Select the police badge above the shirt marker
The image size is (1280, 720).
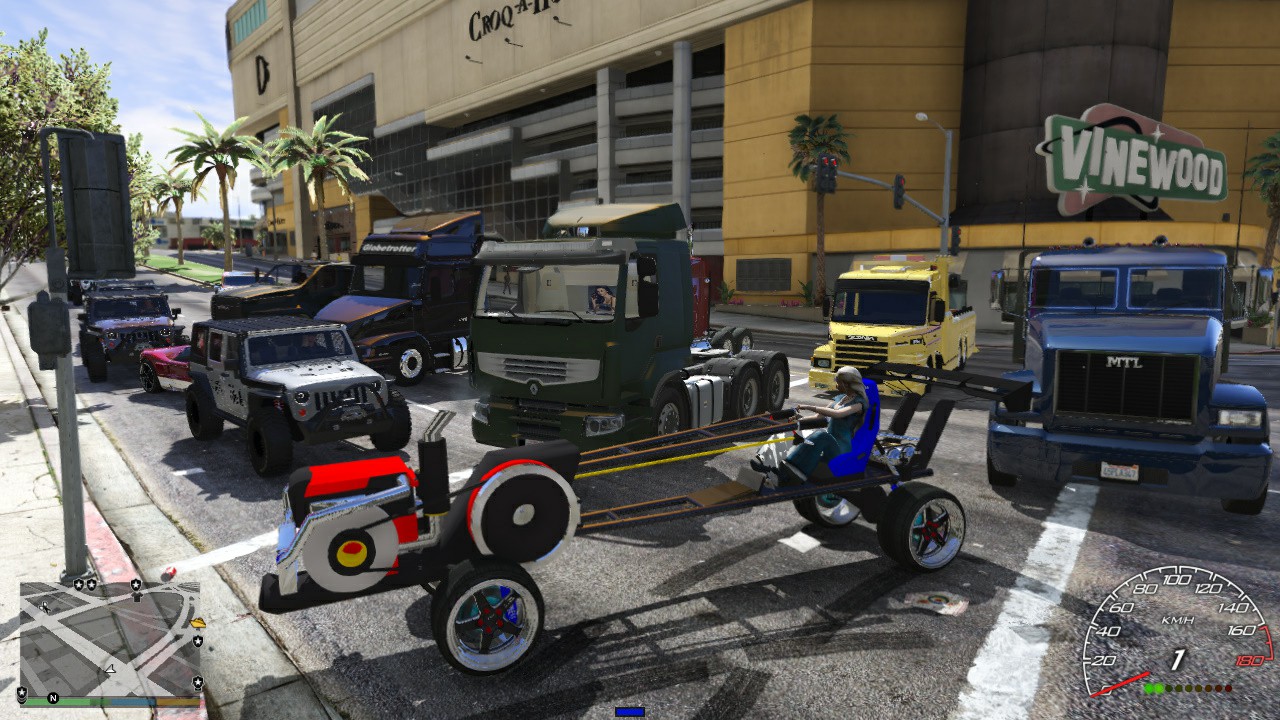coord(135,583)
